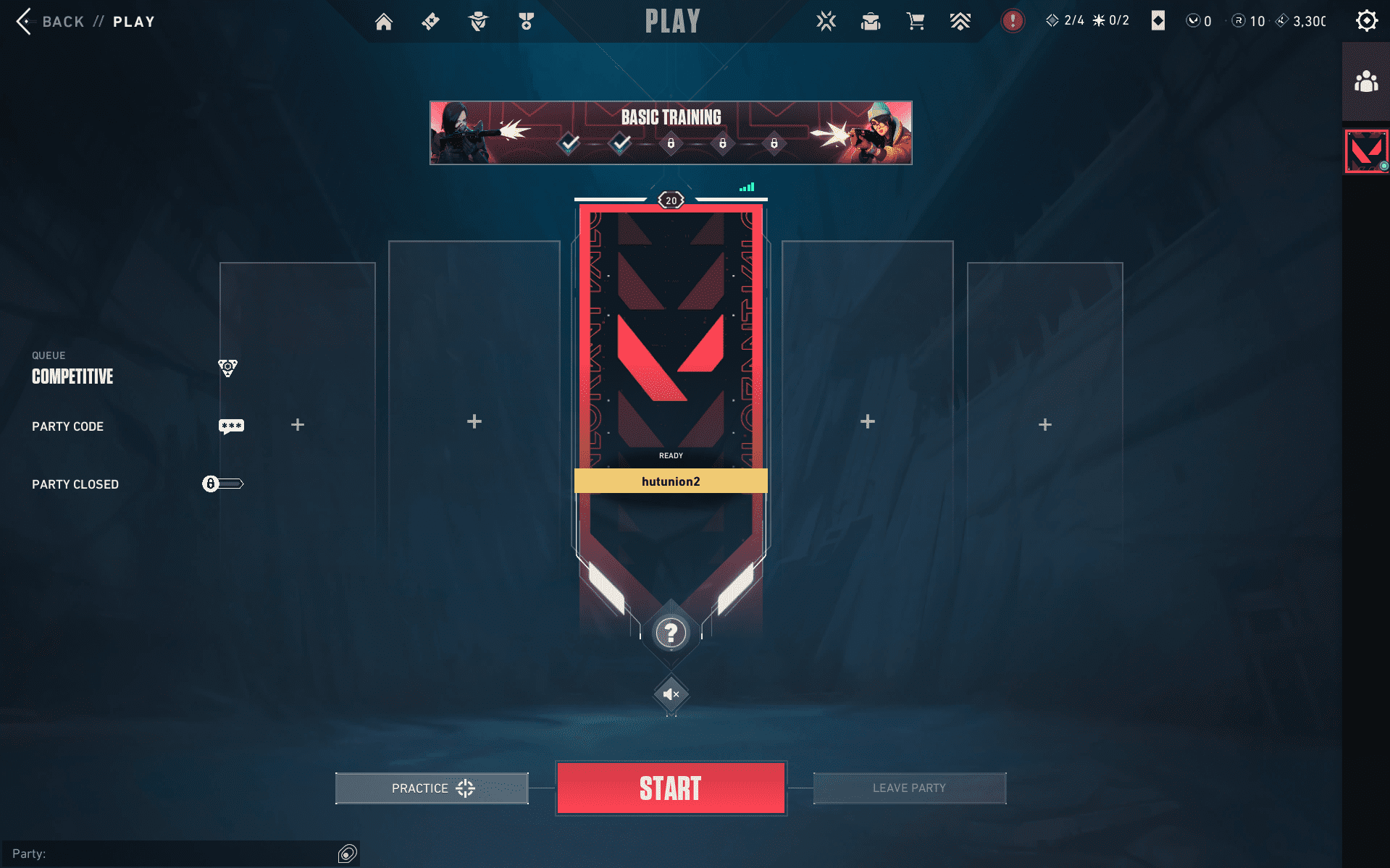Open the party help question mark
Screen dimensions: 1390x868
pos(671,633)
